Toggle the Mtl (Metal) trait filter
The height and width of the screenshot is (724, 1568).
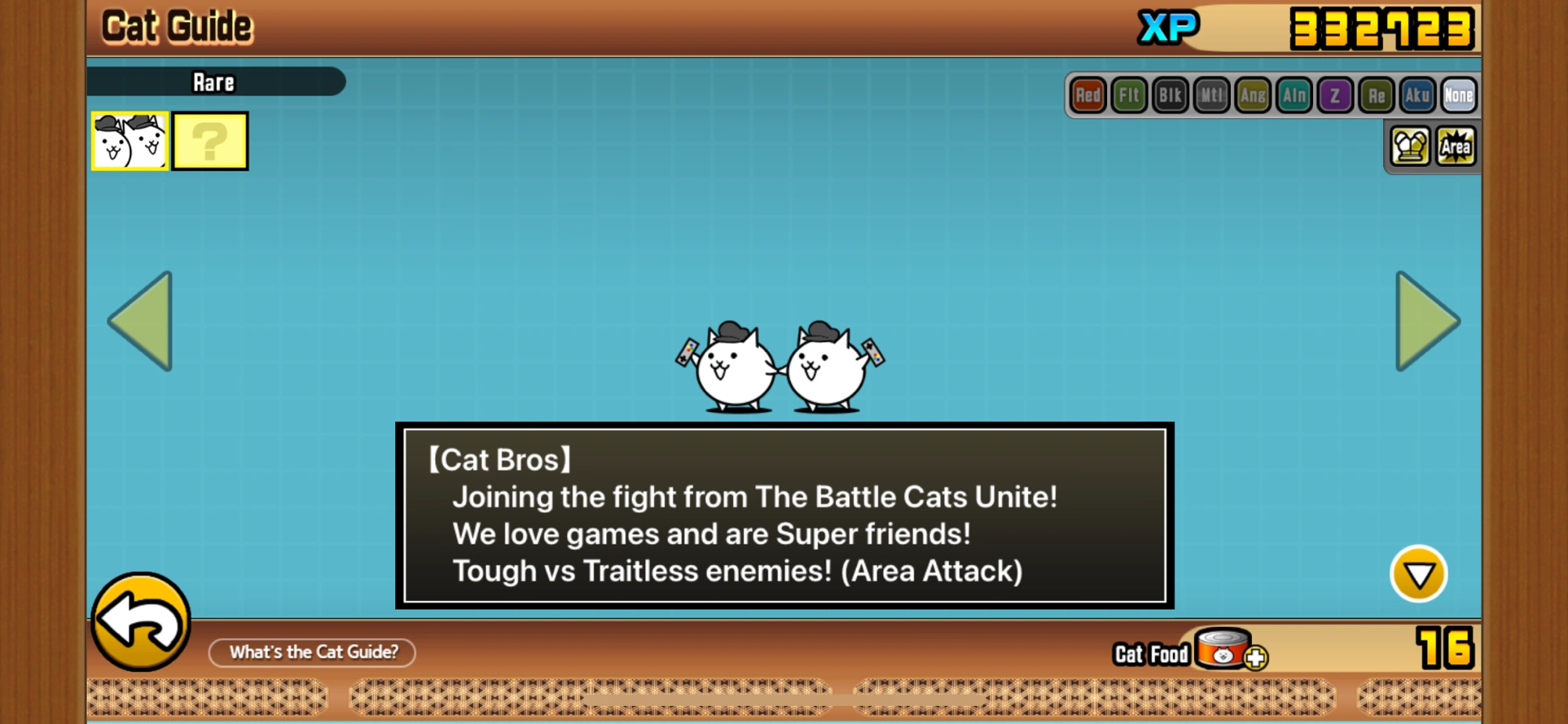1210,96
